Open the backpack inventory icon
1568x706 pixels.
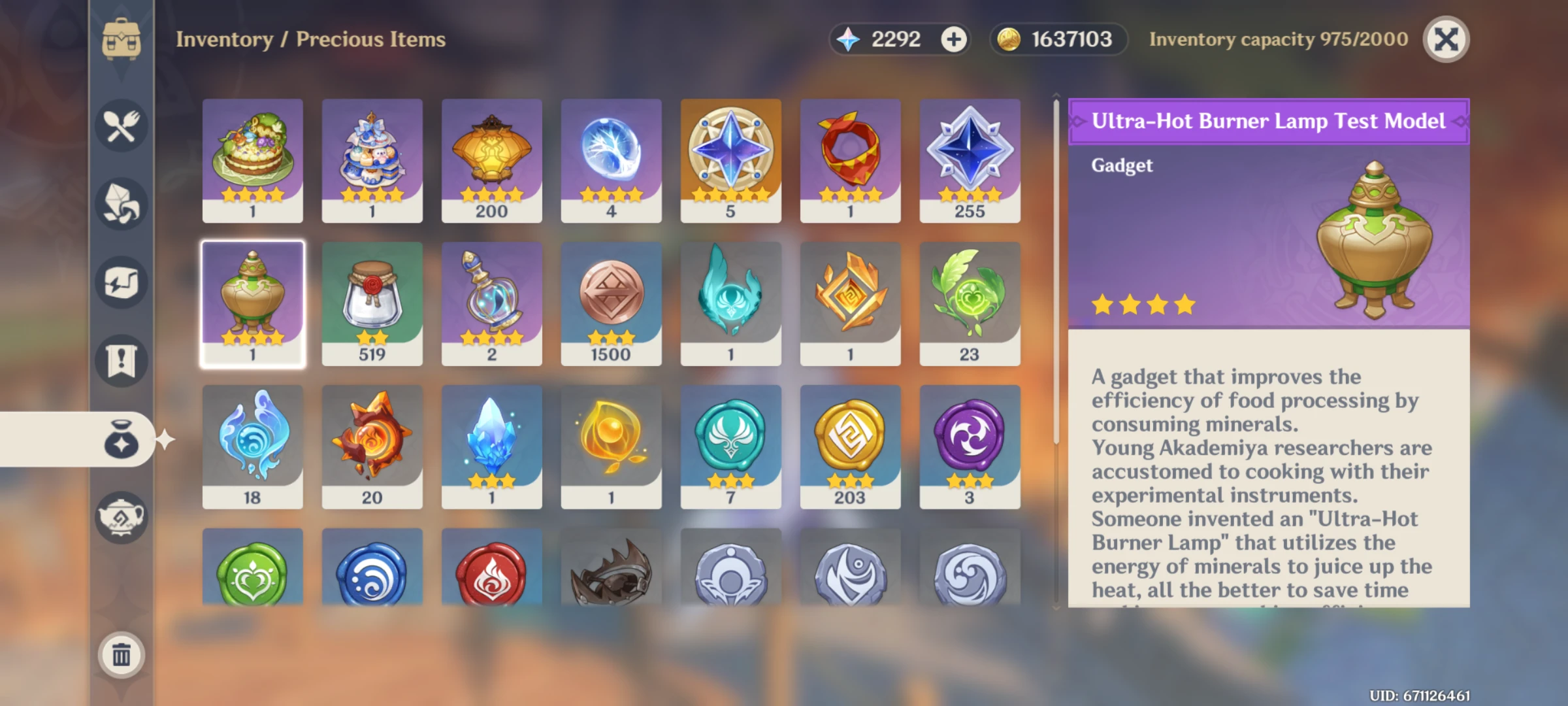(x=121, y=39)
